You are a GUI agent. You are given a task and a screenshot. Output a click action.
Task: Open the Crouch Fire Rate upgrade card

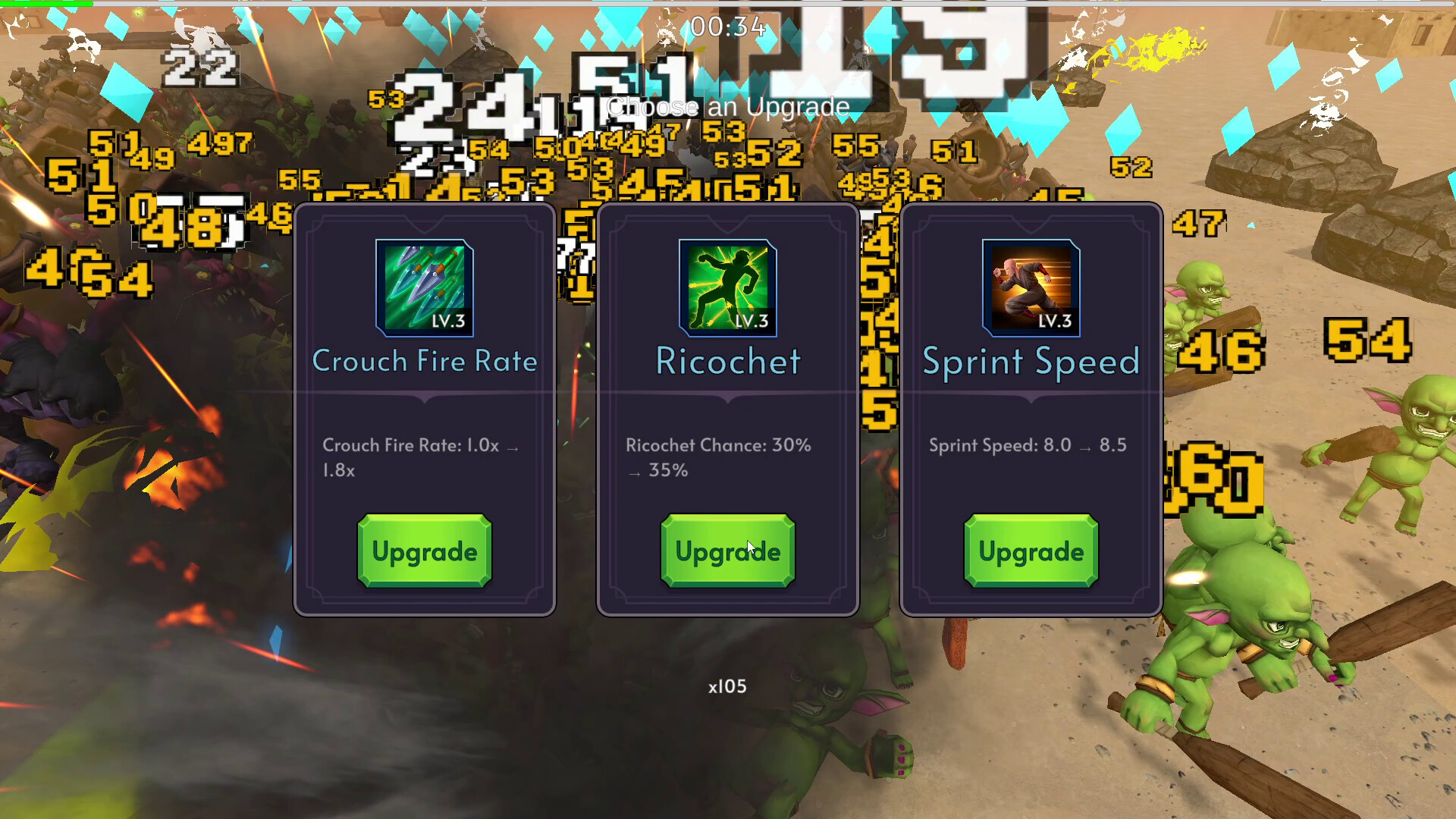424,551
